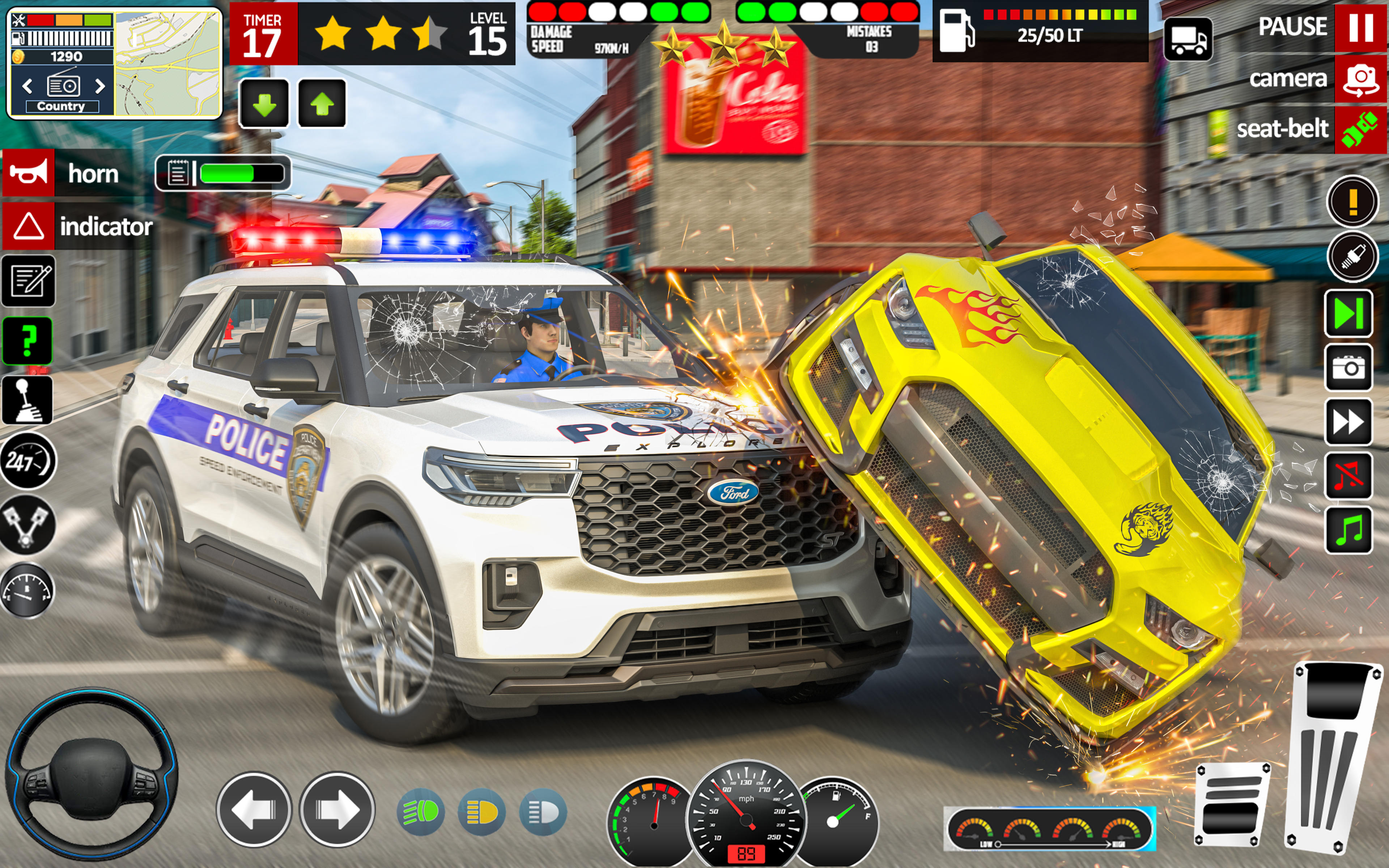Turn on the hazard indicator button
The width and height of the screenshot is (1389, 868).
[28, 226]
